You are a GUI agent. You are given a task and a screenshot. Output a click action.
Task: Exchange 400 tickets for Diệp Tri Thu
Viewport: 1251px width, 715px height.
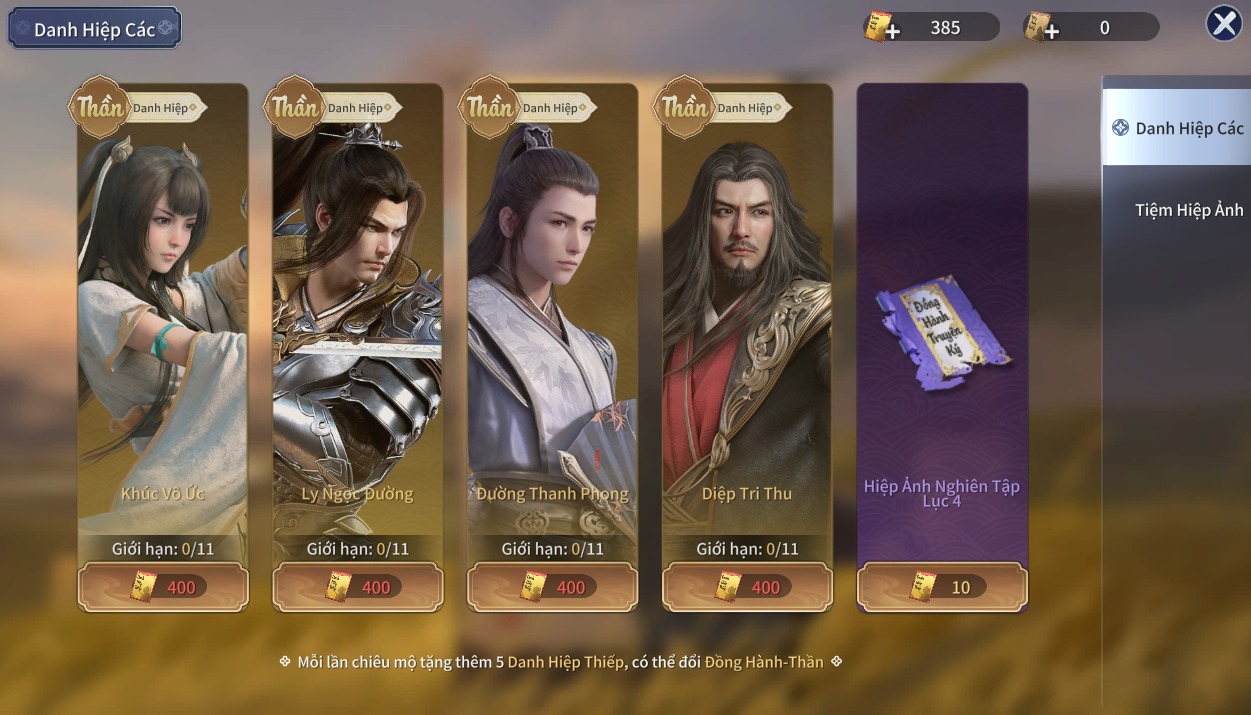point(747,587)
